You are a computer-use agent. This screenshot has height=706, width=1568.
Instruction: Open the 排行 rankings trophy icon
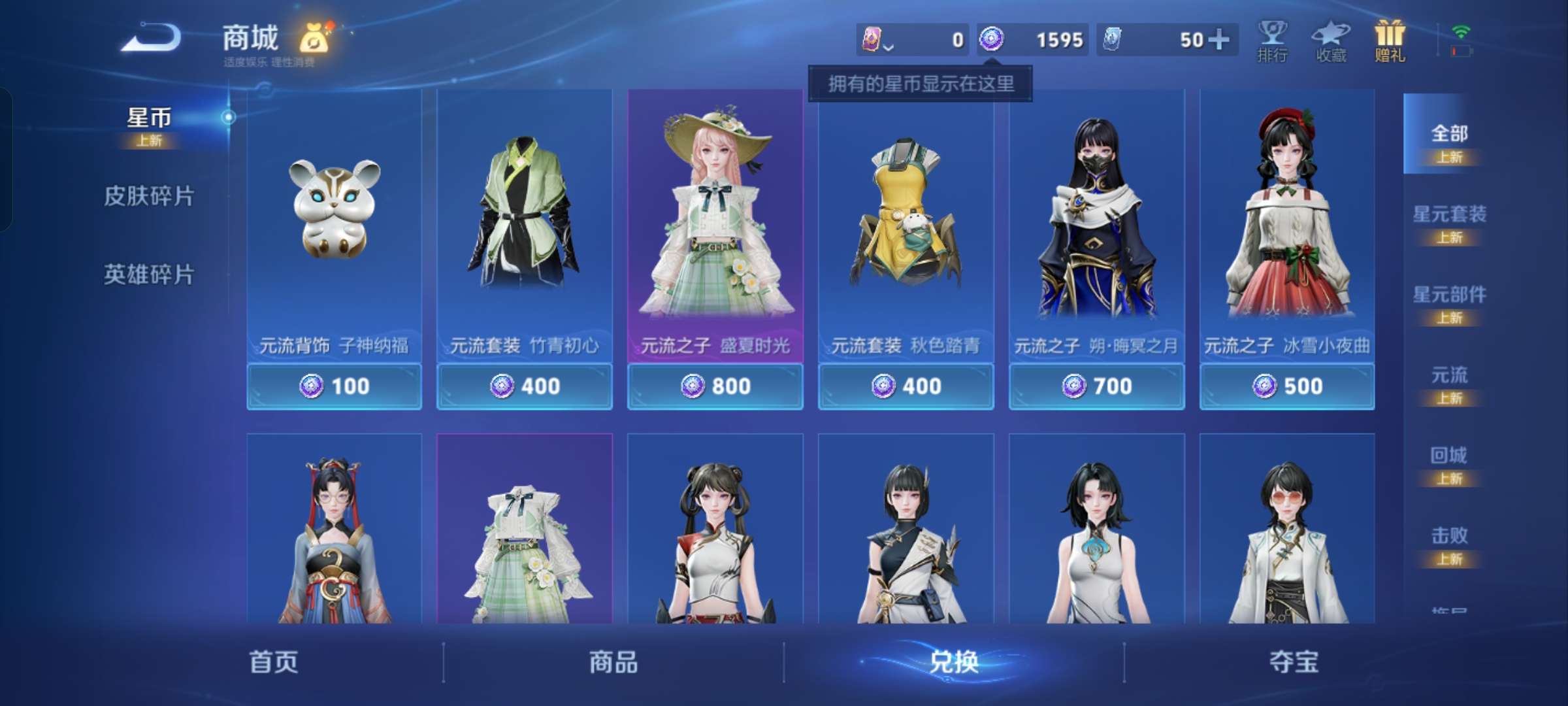(1273, 41)
